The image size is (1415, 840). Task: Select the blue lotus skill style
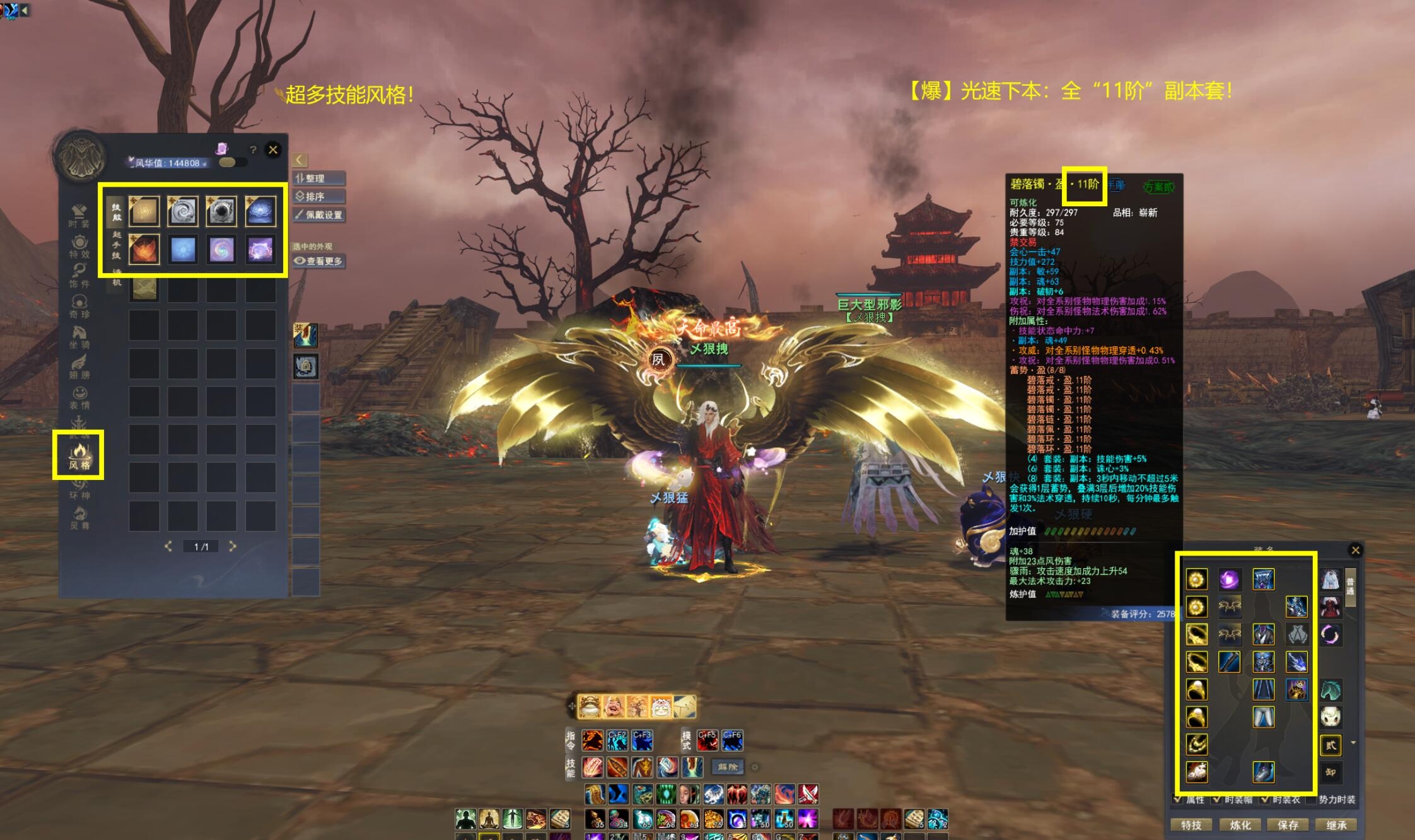[x=260, y=211]
